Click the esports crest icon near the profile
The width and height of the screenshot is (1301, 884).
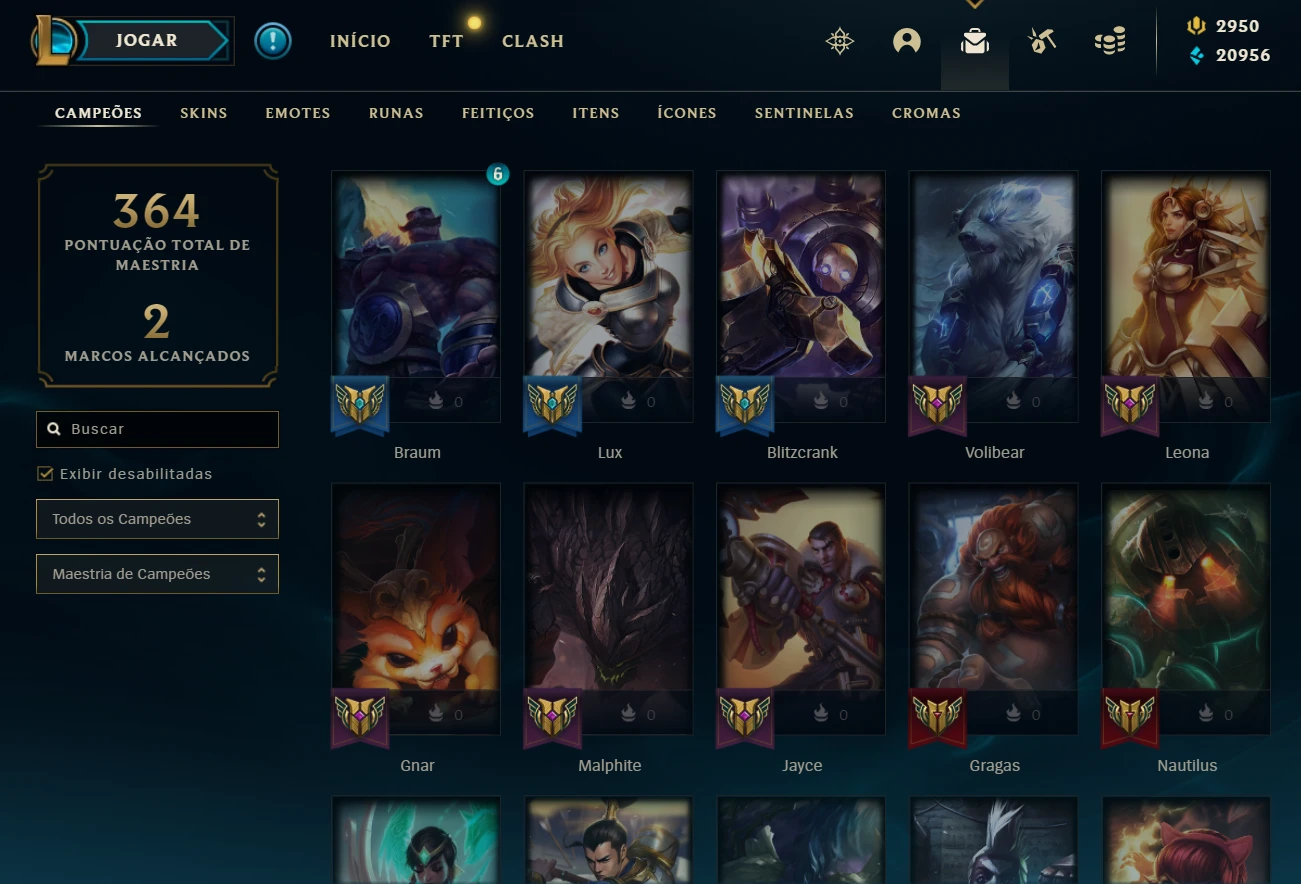pos(840,41)
